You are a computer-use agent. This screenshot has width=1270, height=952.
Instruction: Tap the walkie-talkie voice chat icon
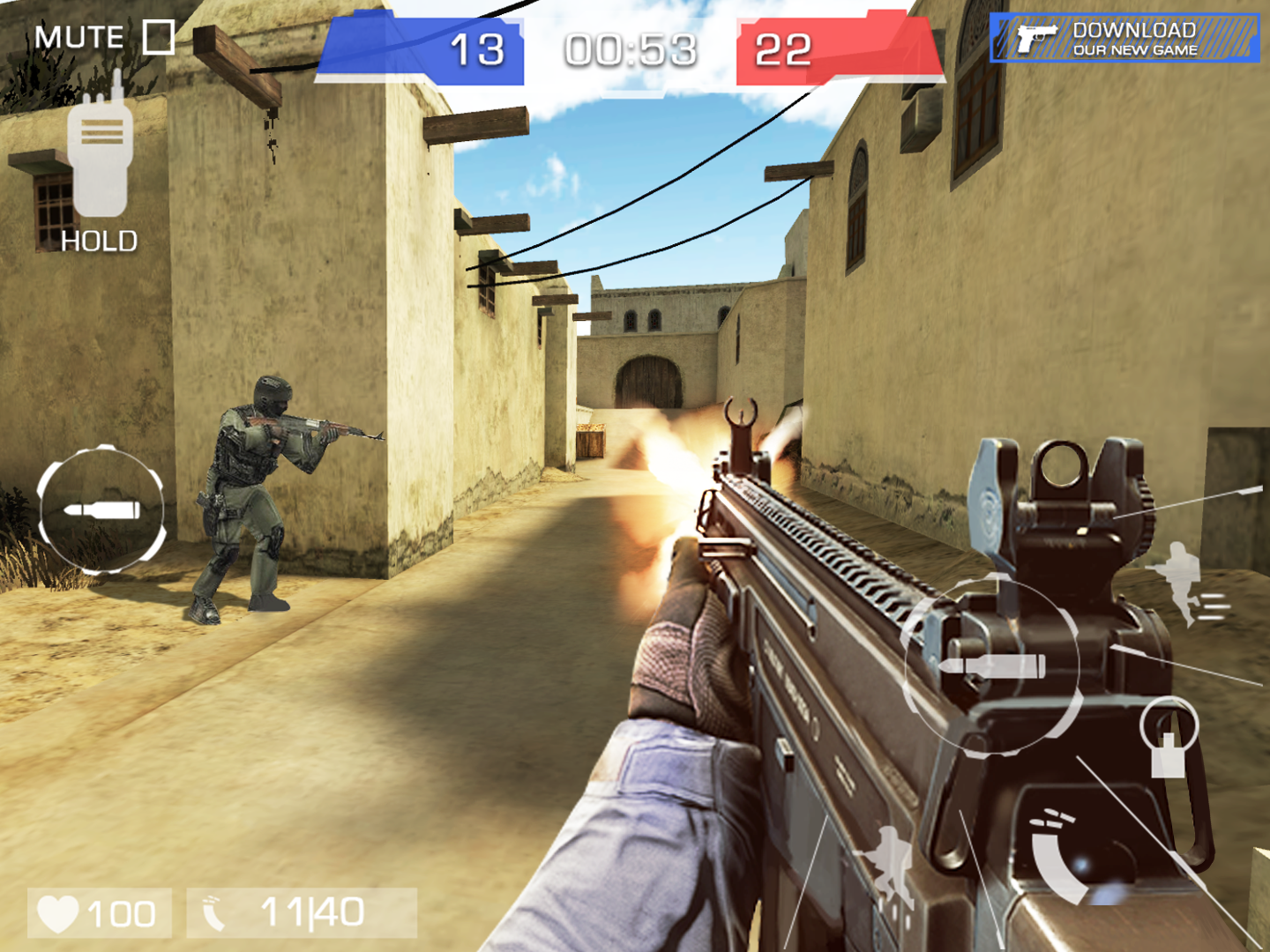point(100,159)
